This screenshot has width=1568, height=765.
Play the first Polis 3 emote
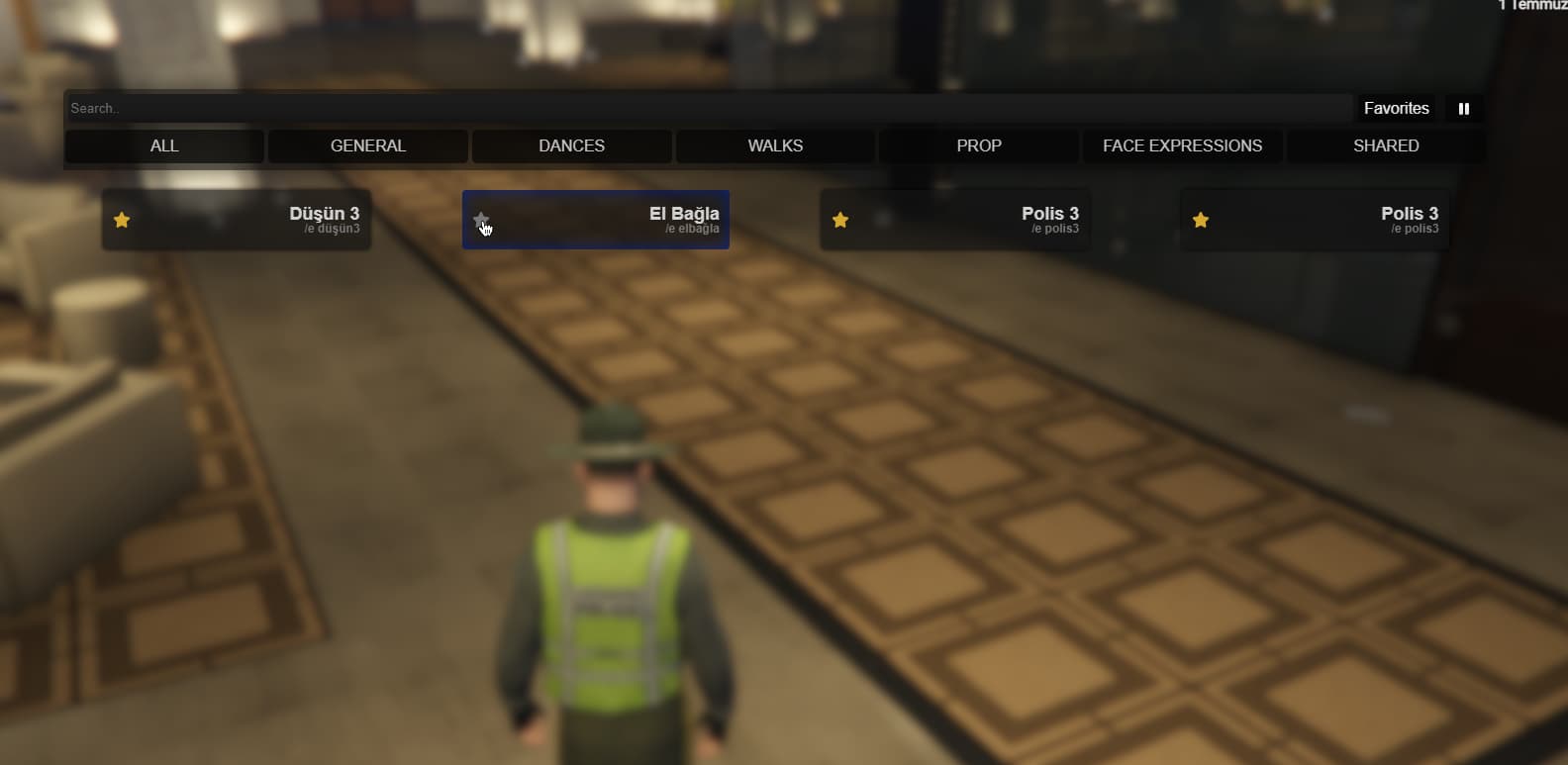[980, 220]
